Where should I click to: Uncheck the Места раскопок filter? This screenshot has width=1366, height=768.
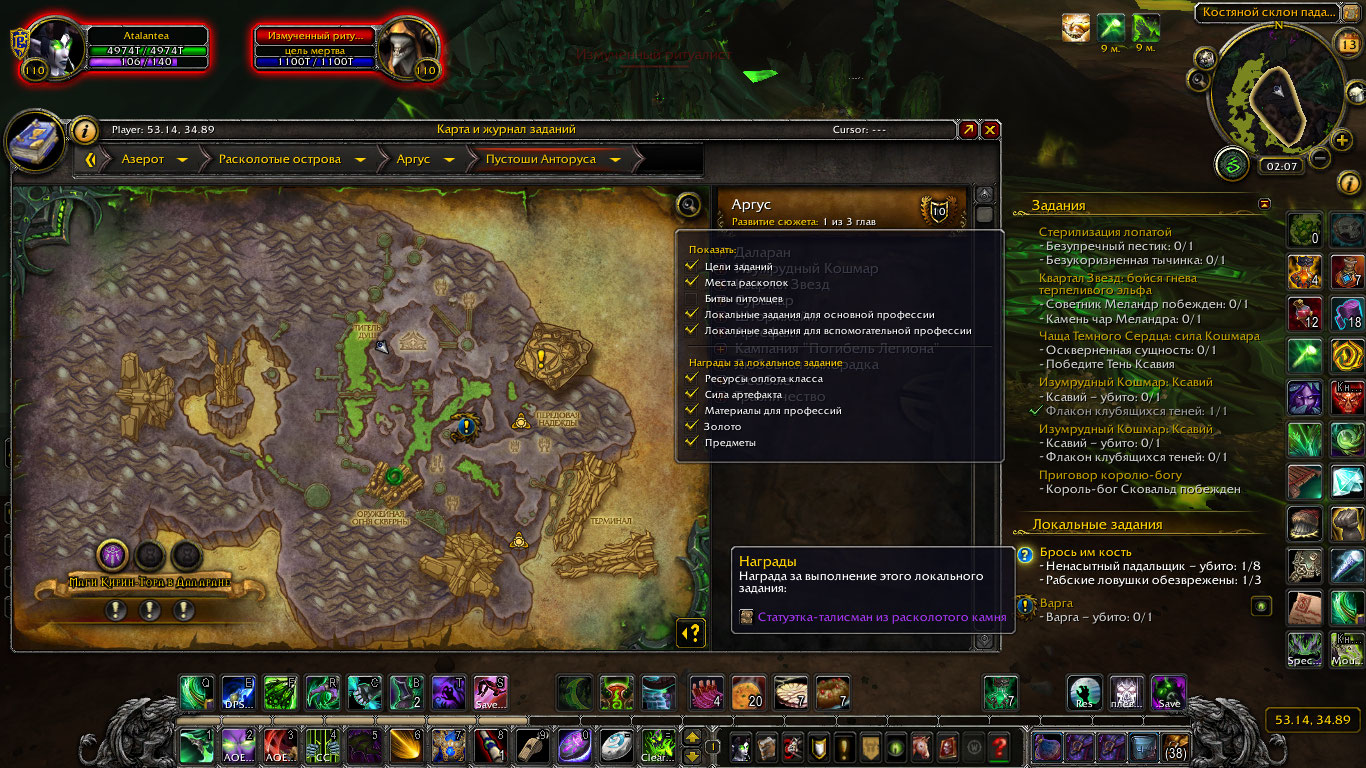click(691, 283)
